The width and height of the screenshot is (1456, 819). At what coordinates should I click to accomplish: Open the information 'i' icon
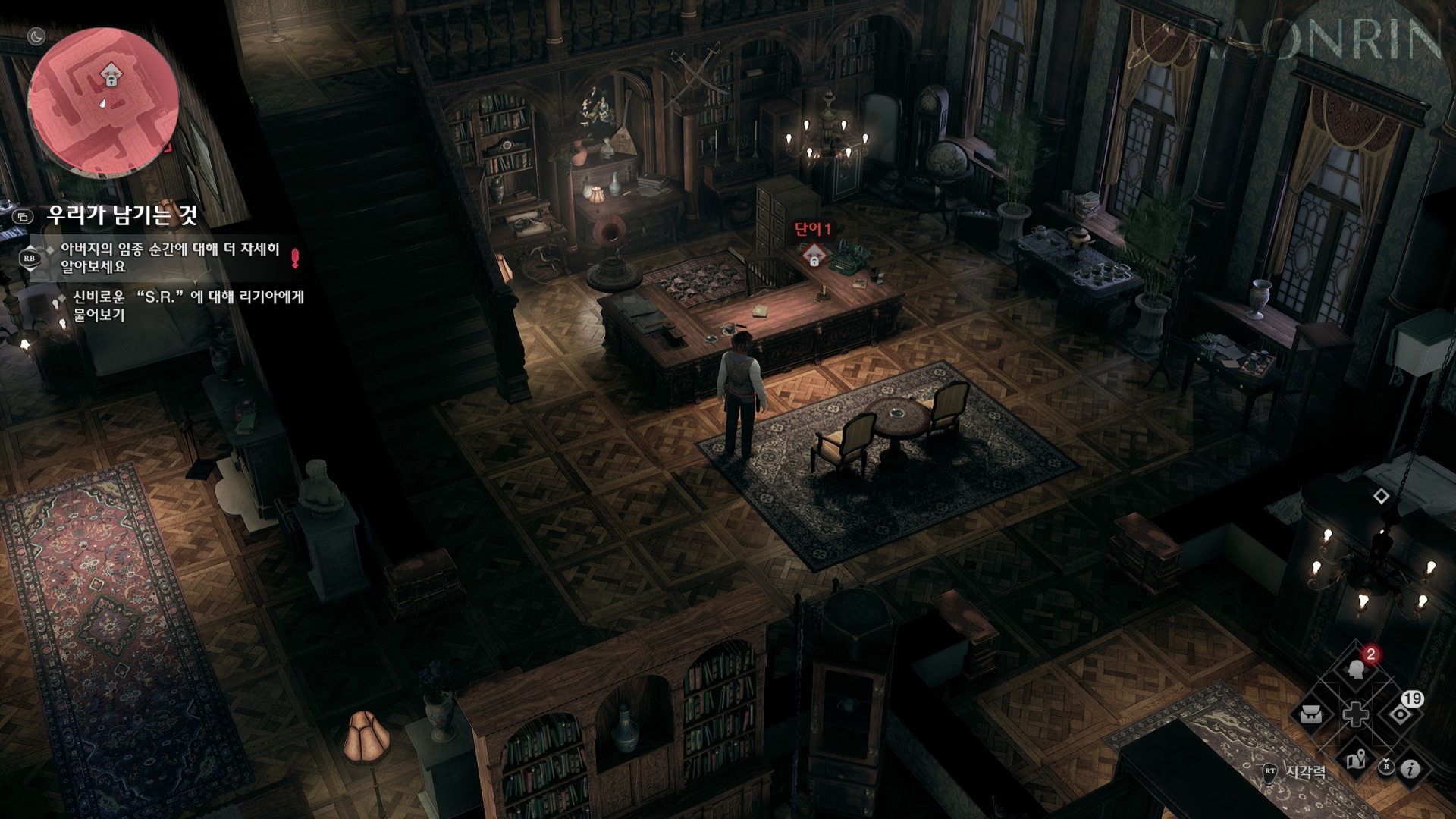1410,769
